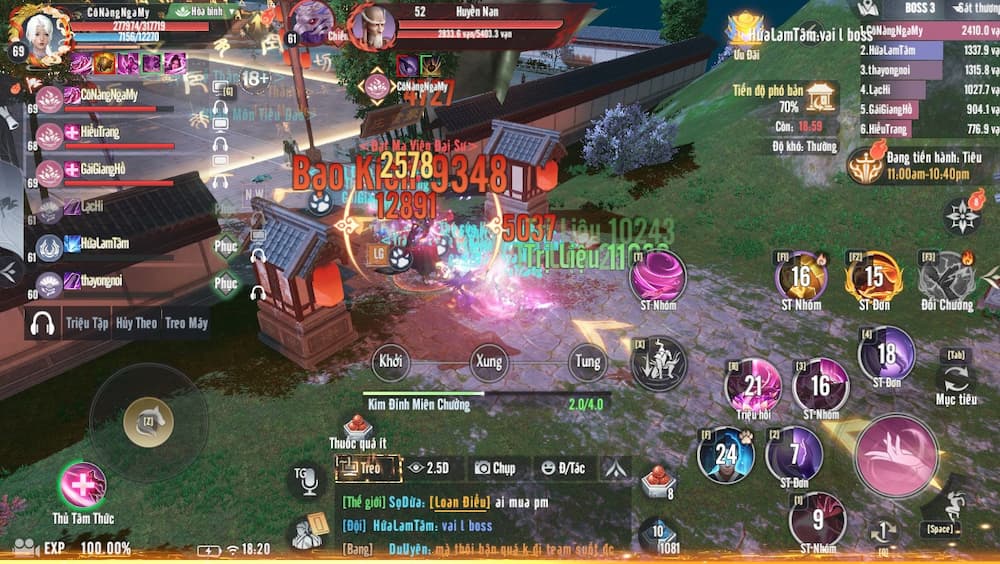The height and width of the screenshot is (564, 1000).
Task: Use the Đổi Chưởng skill
Action: tap(946, 276)
